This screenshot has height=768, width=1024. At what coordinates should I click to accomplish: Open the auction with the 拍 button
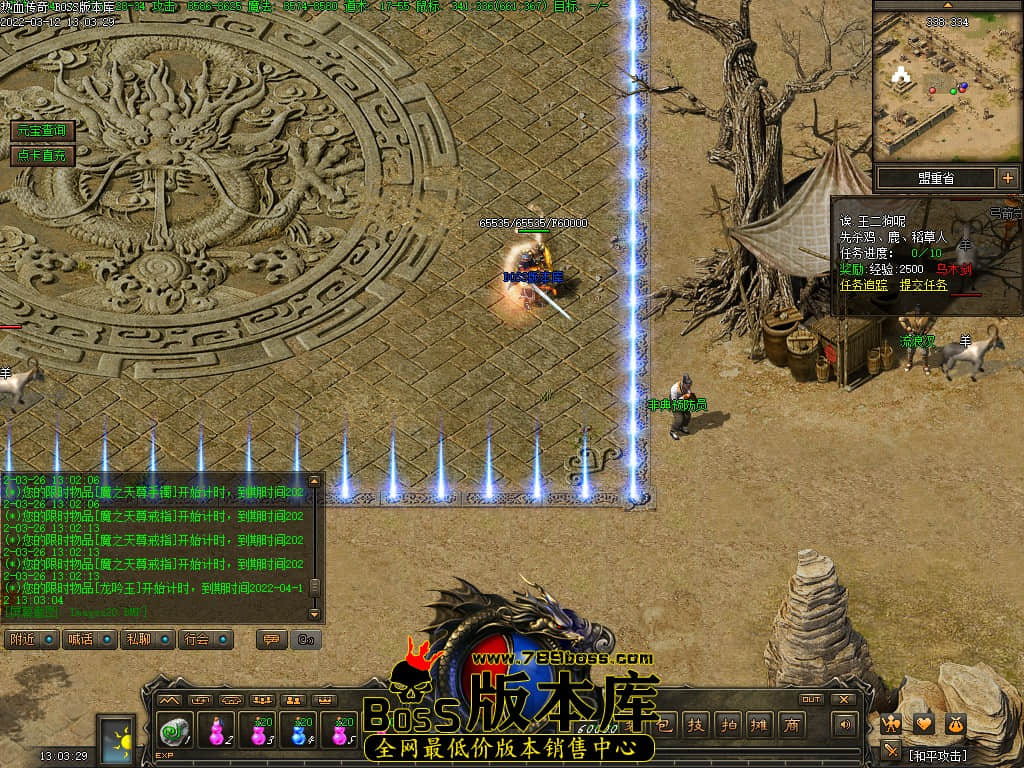(729, 725)
